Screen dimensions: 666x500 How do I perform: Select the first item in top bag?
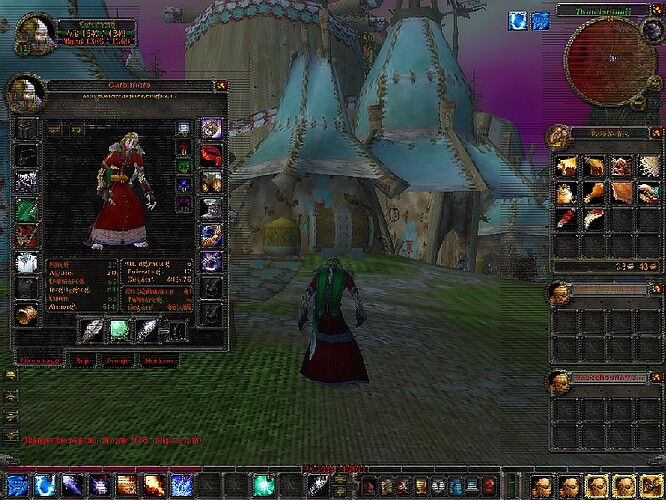tap(567, 165)
